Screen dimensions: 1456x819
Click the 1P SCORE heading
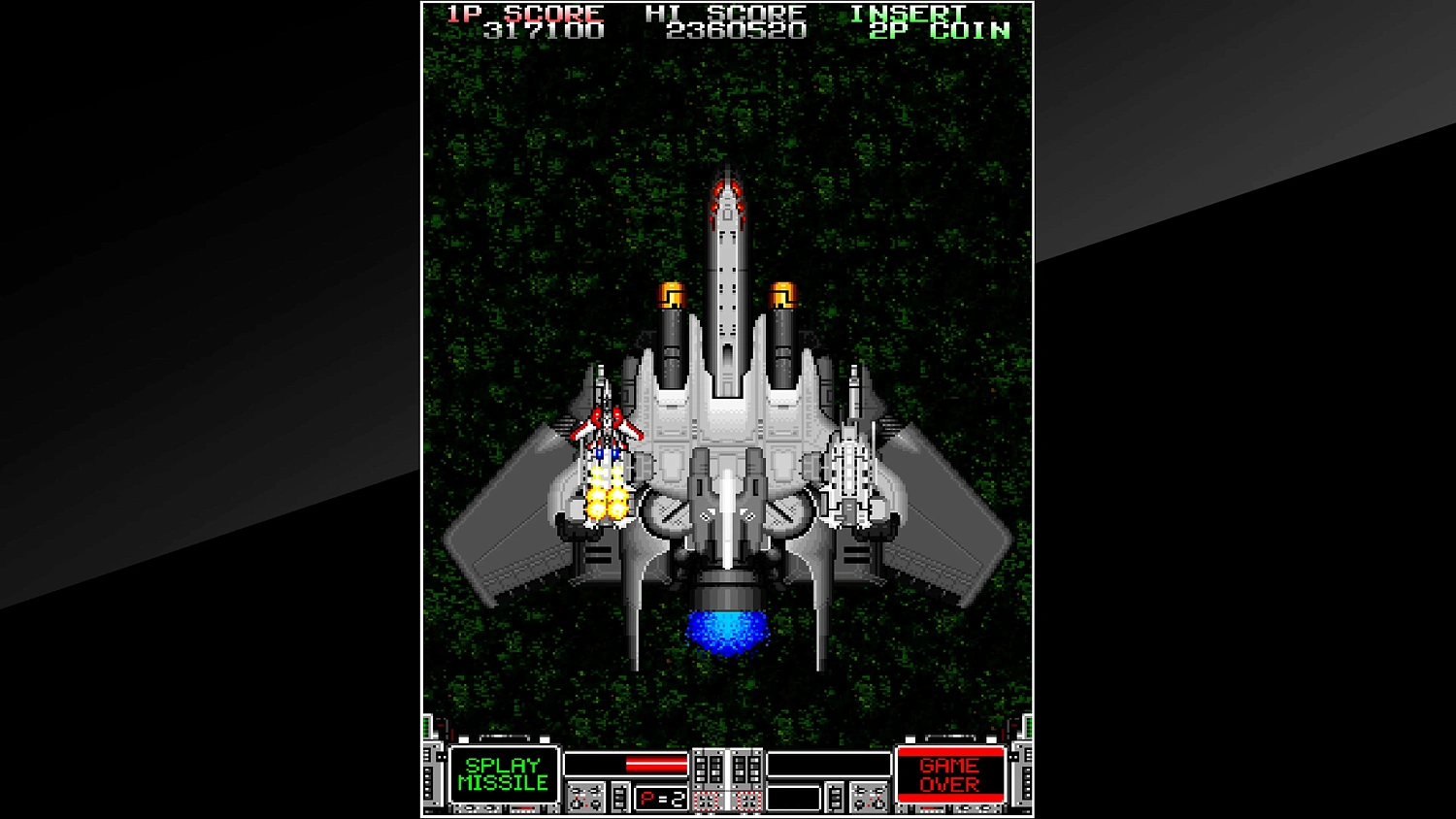coord(522,13)
